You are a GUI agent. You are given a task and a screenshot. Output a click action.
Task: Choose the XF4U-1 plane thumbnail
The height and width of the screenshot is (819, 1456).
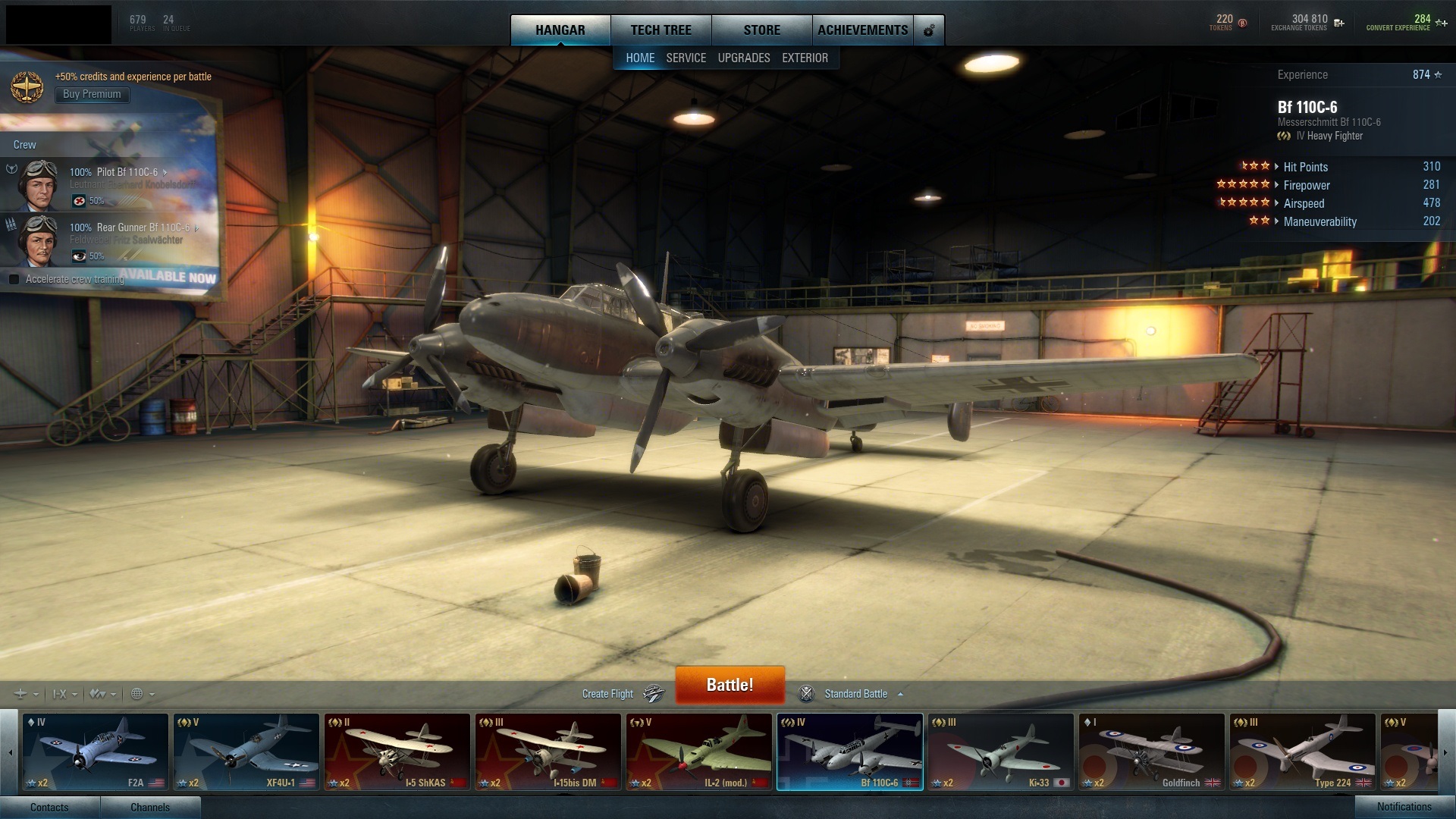coord(246,752)
